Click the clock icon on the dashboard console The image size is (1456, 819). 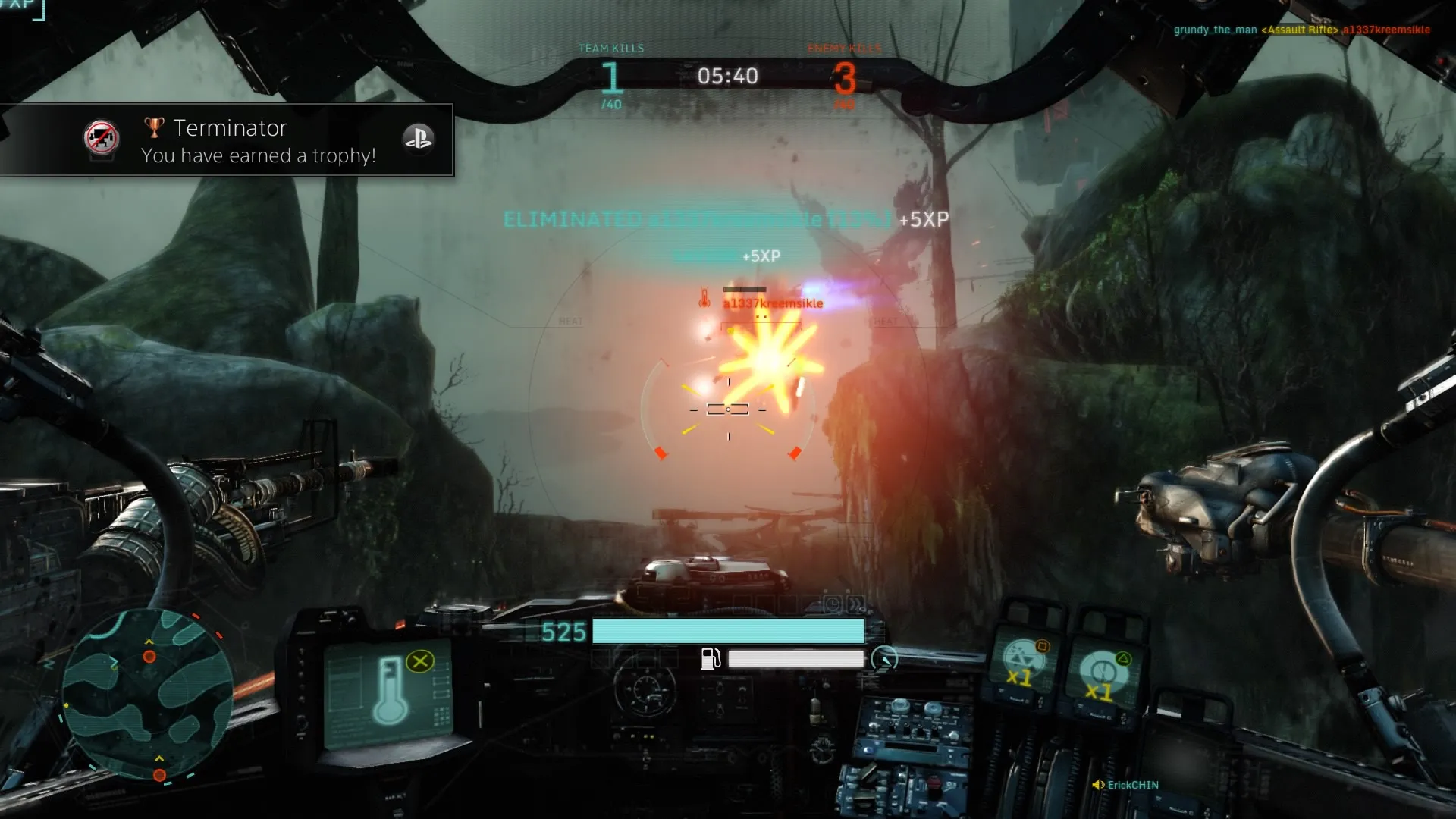pyautogui.click(x=833, y=604)
